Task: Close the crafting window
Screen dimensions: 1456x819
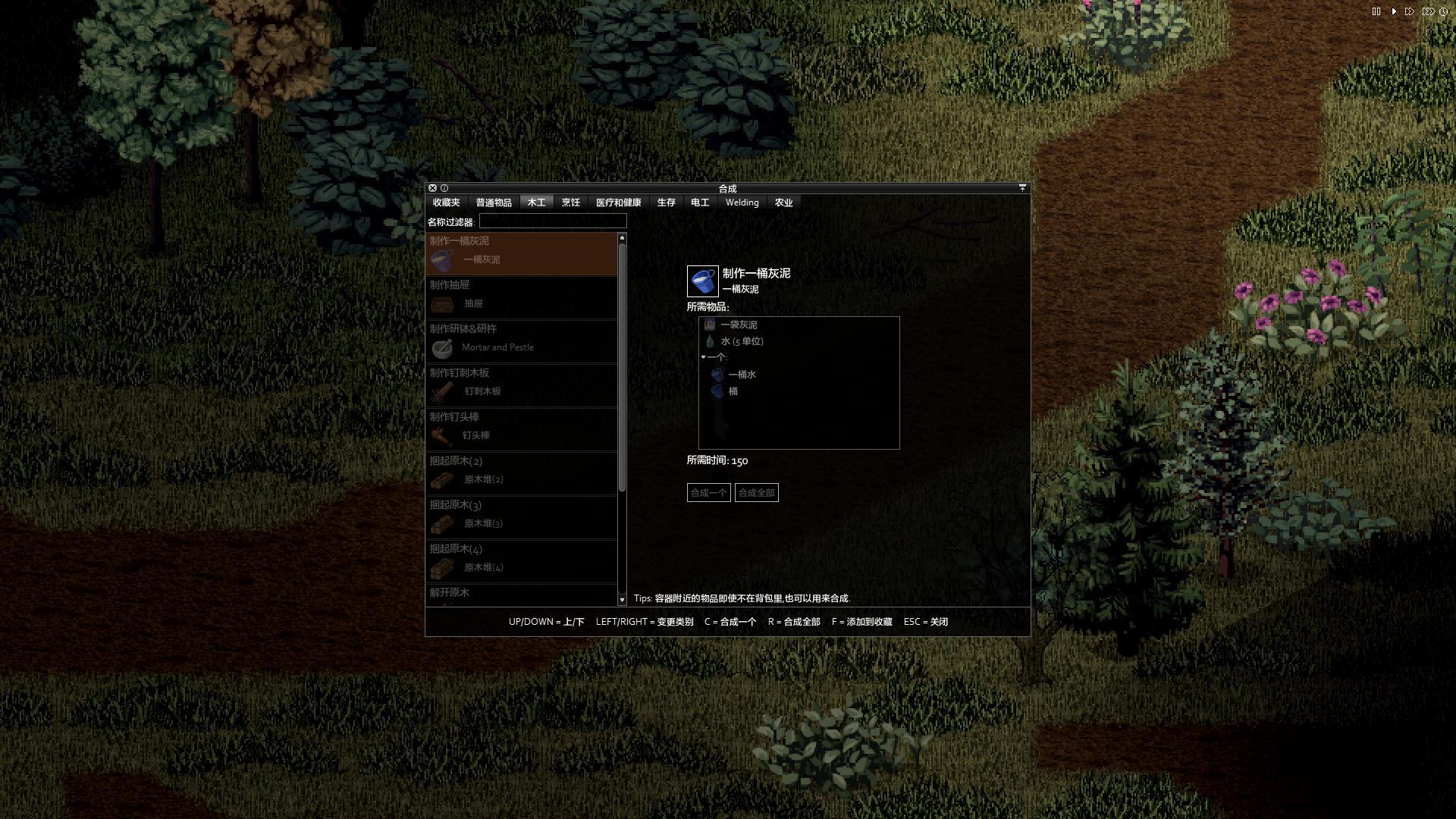Action: coord(432,188)
